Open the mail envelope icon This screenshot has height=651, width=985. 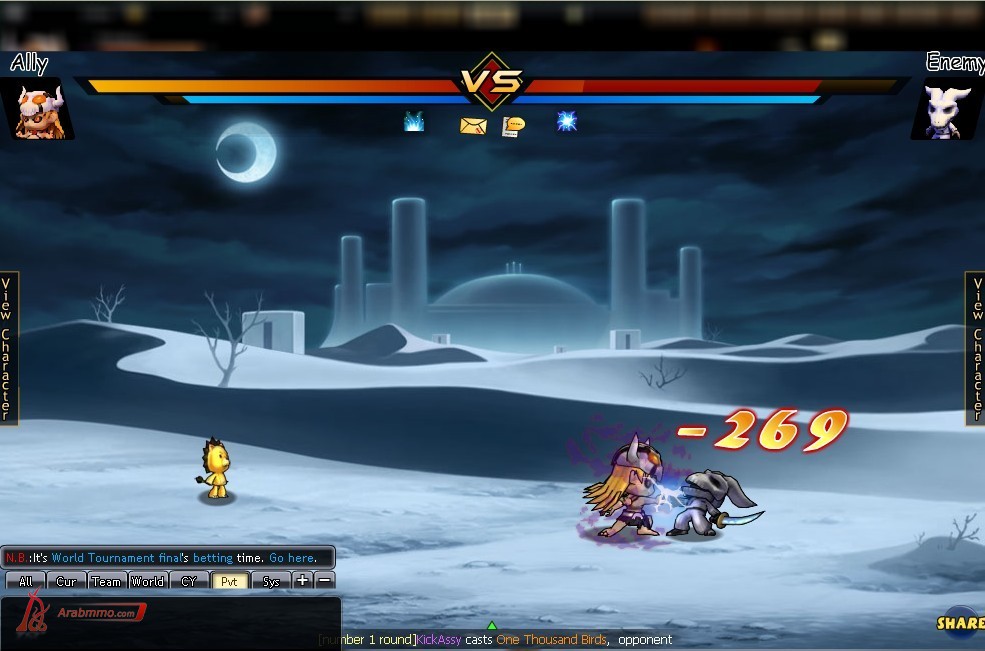point(472,125)
